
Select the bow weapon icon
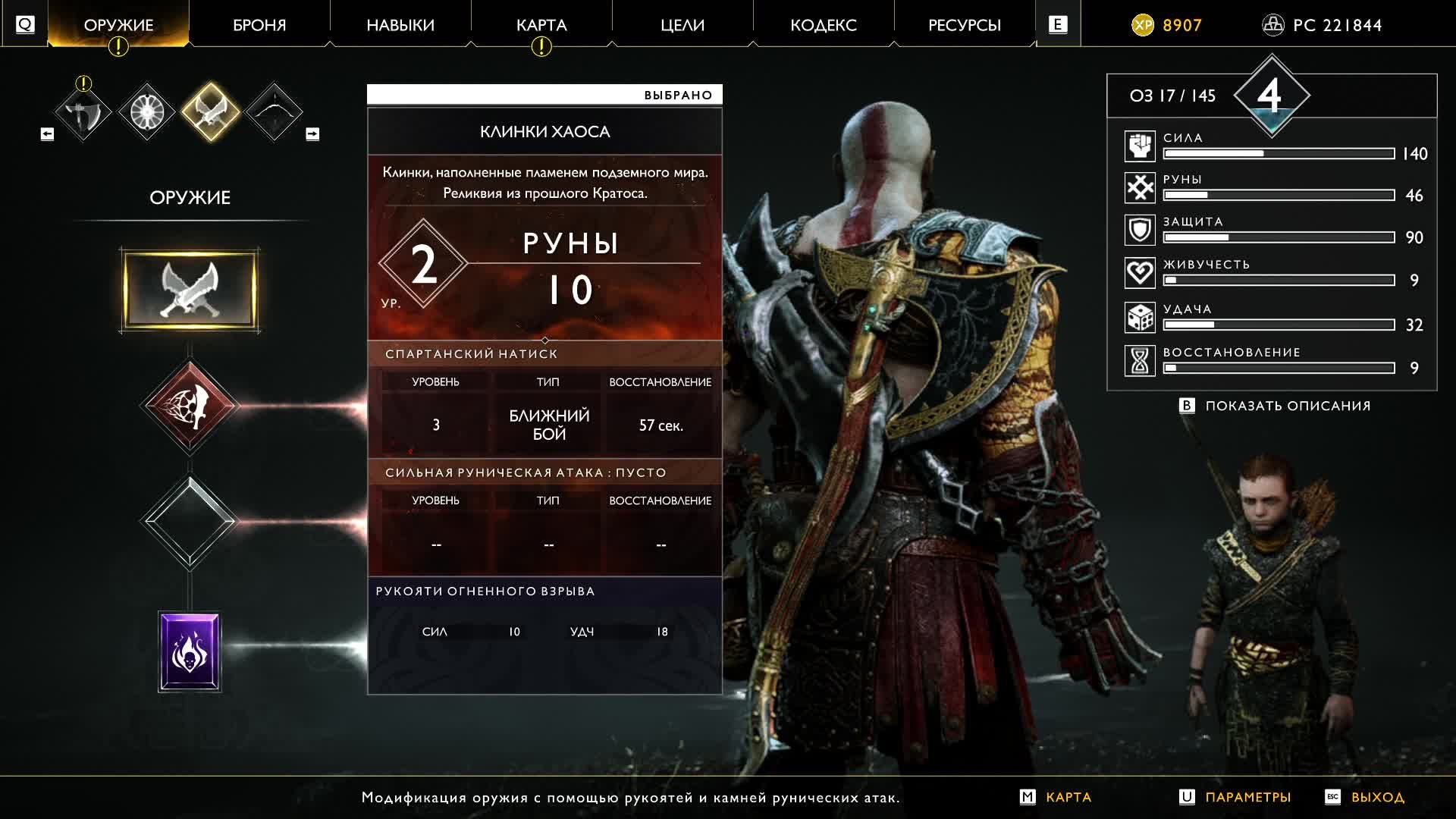(275, 111)
